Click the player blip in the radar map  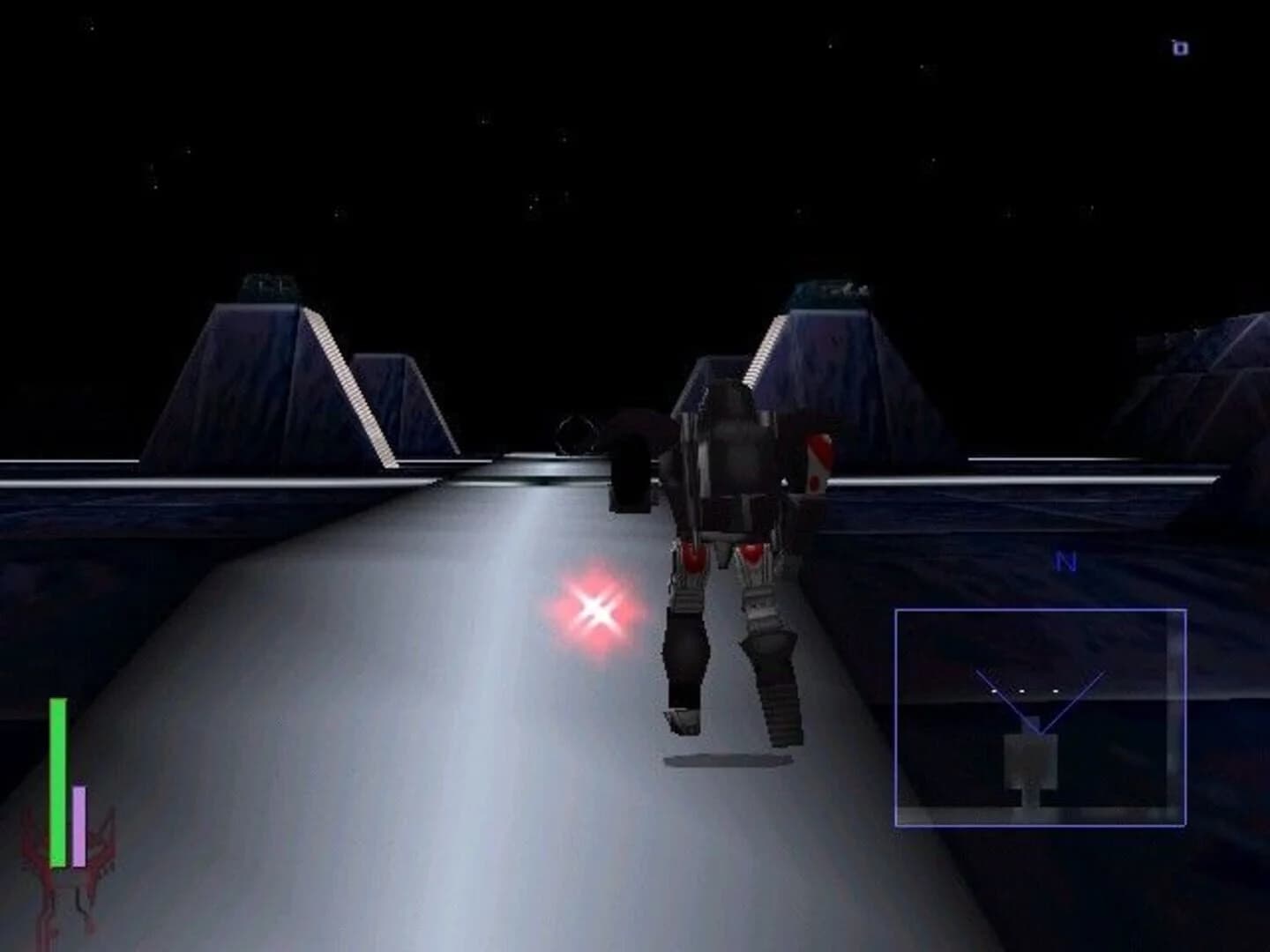(1031, 762)
